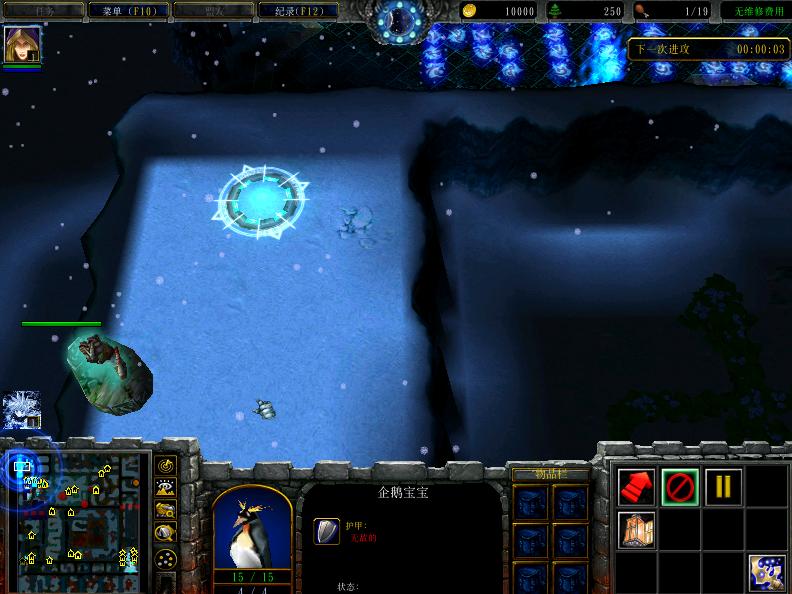The width and height of the screenshot is (792, 594).
Task: Open the build structure menu icon
Action: point(636,528)
